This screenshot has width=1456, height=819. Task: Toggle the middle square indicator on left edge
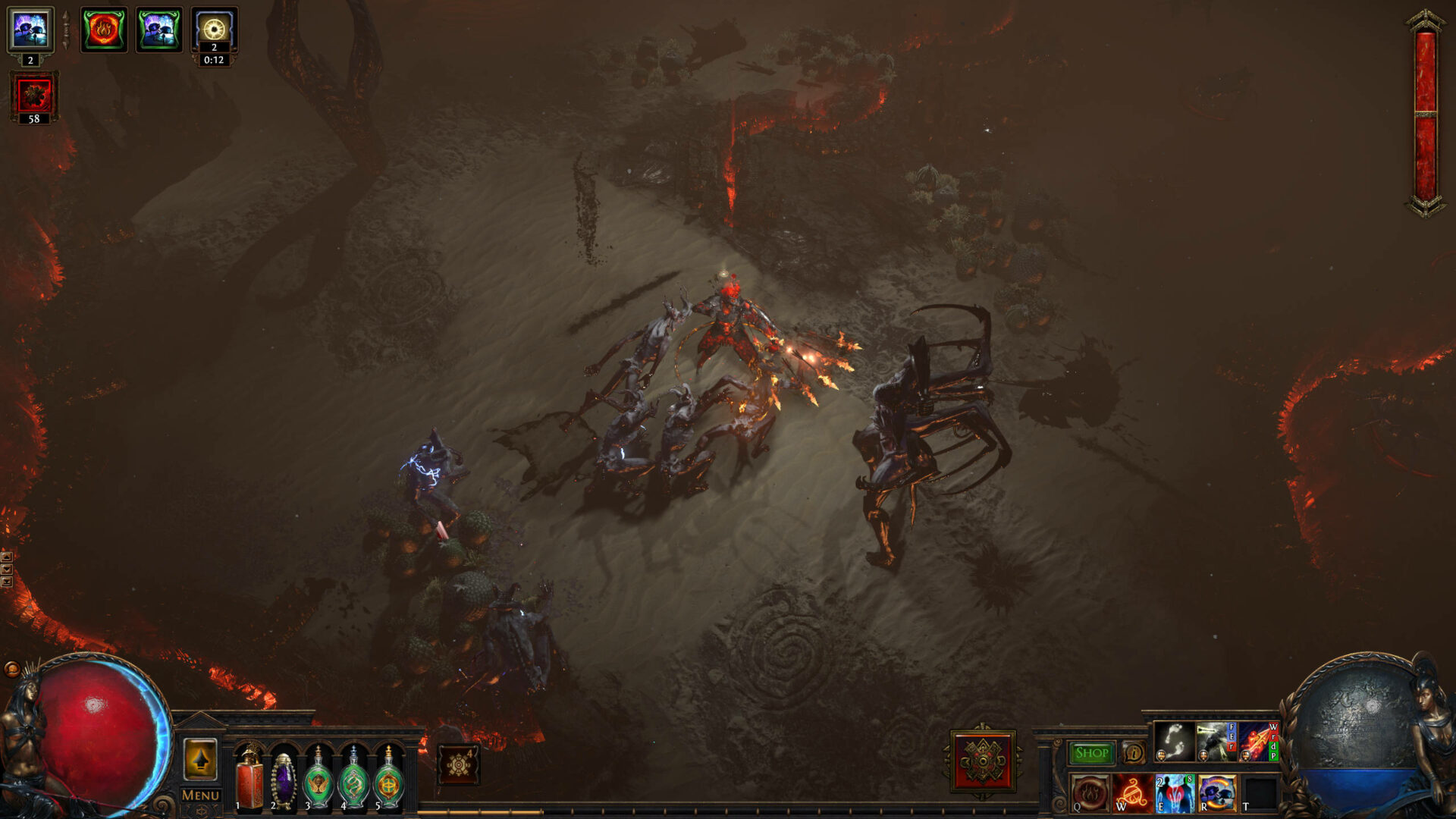[7, 569]
